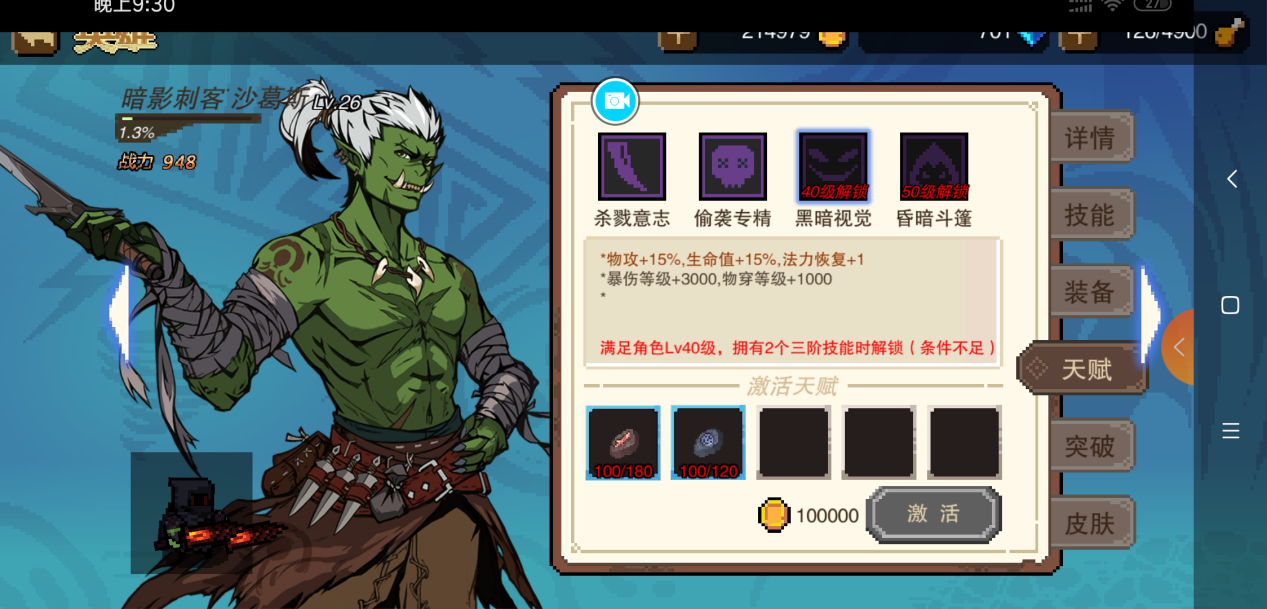The image size is (1267, 609).
Task: Switch to the next hero with right arrow
Action: pos(1150,312)
